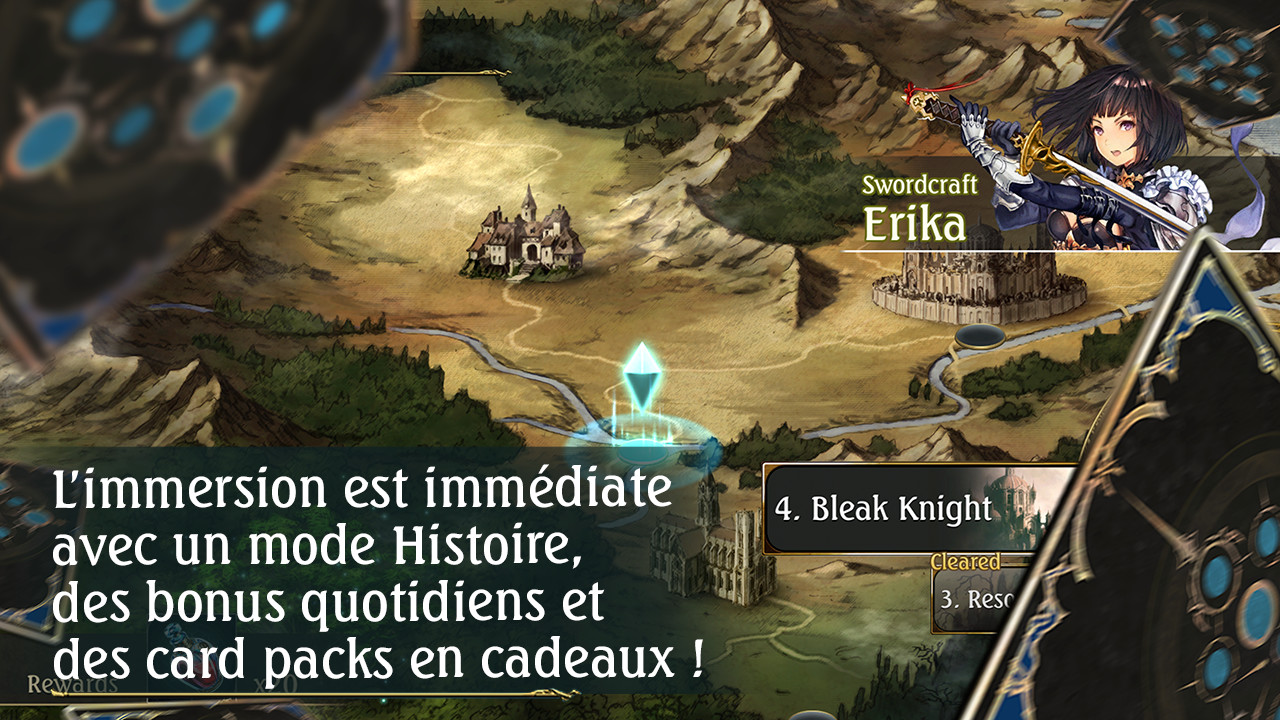
Task: Switch to the Swordcraft class tab
Action: pos(922,184)
